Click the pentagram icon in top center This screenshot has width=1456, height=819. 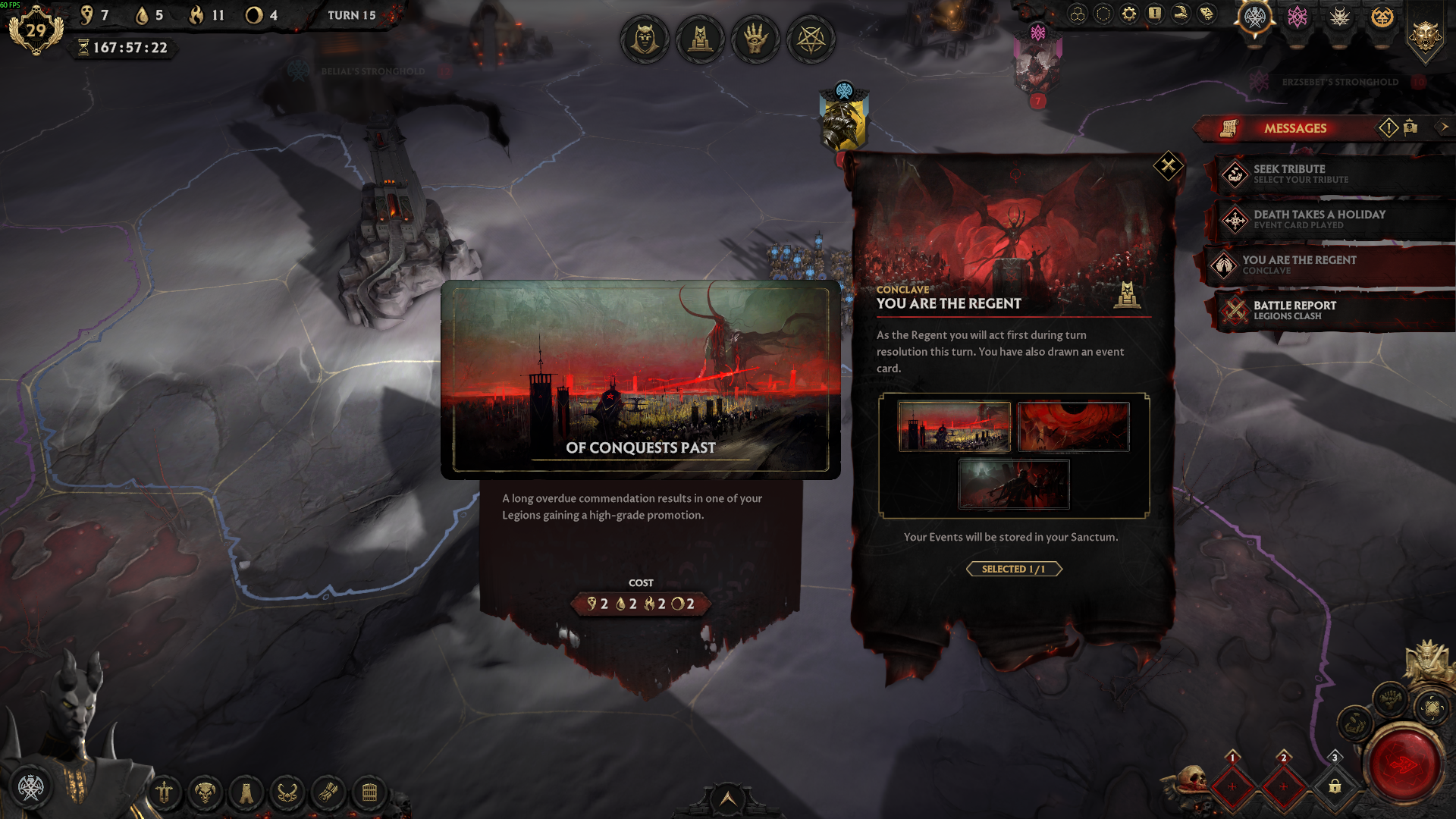(811, 39)
